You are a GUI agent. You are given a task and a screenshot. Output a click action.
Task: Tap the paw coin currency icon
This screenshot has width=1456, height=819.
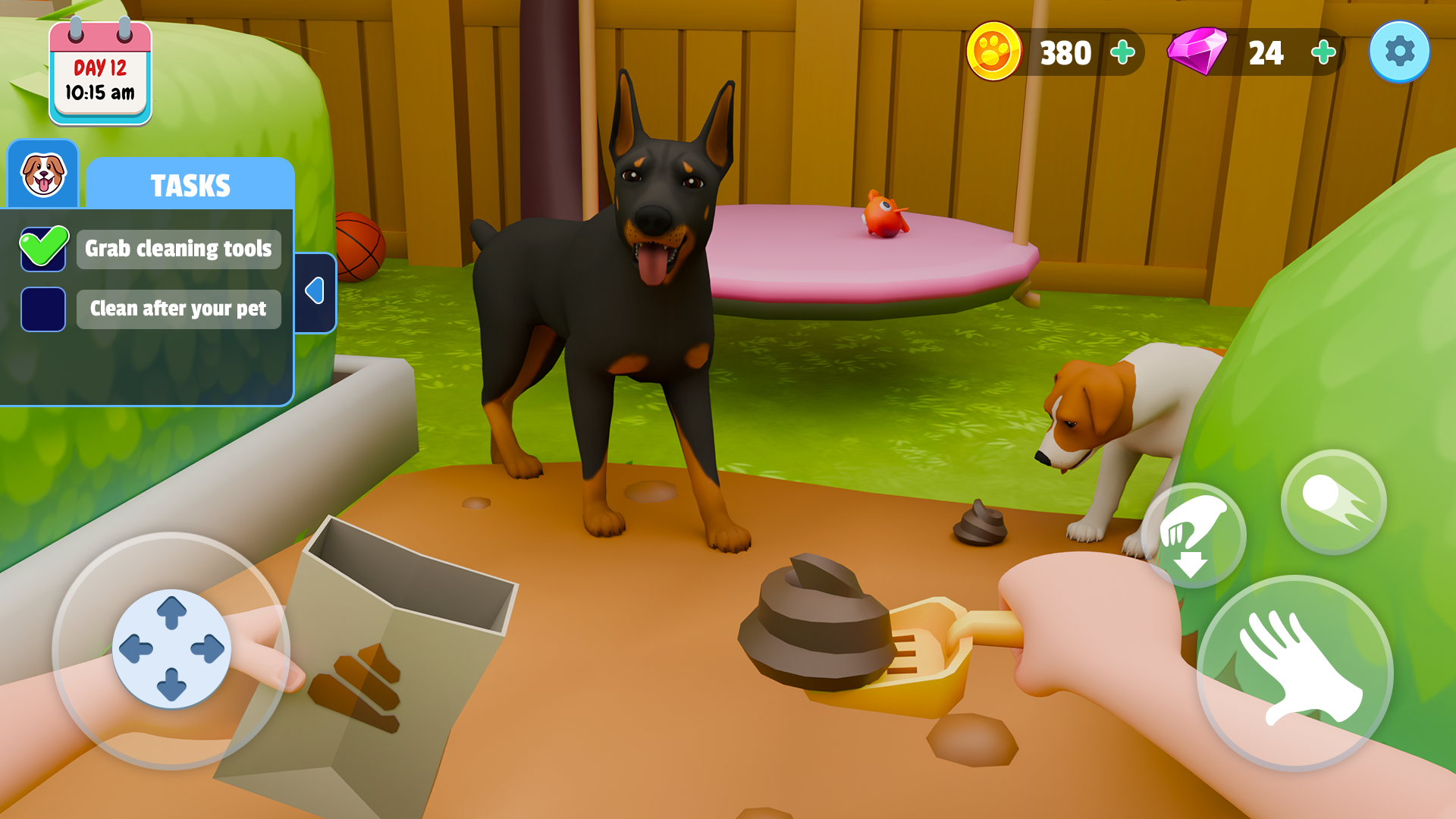pos(993,52)
